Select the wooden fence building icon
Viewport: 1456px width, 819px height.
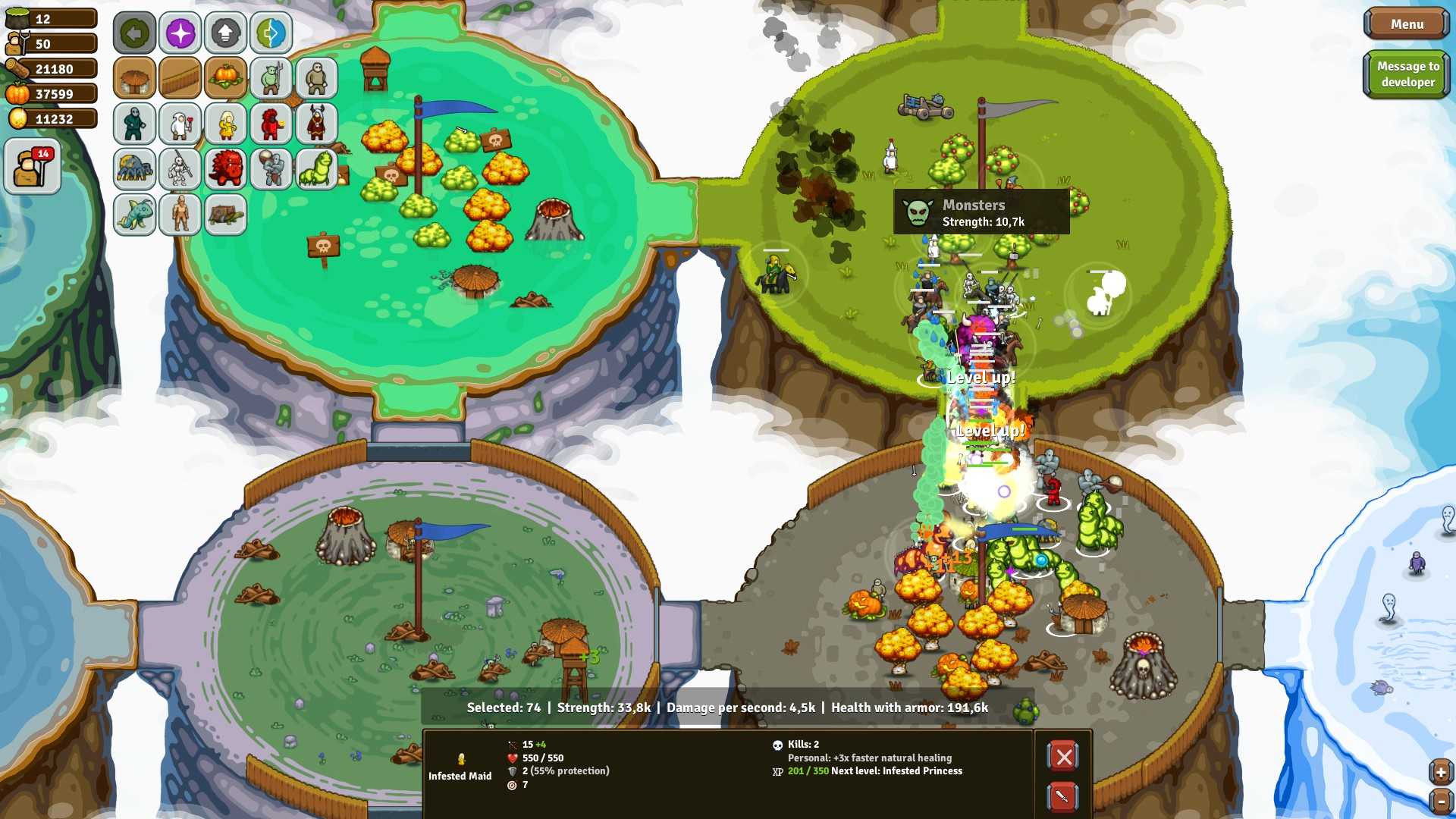click(x=180, y=78)
